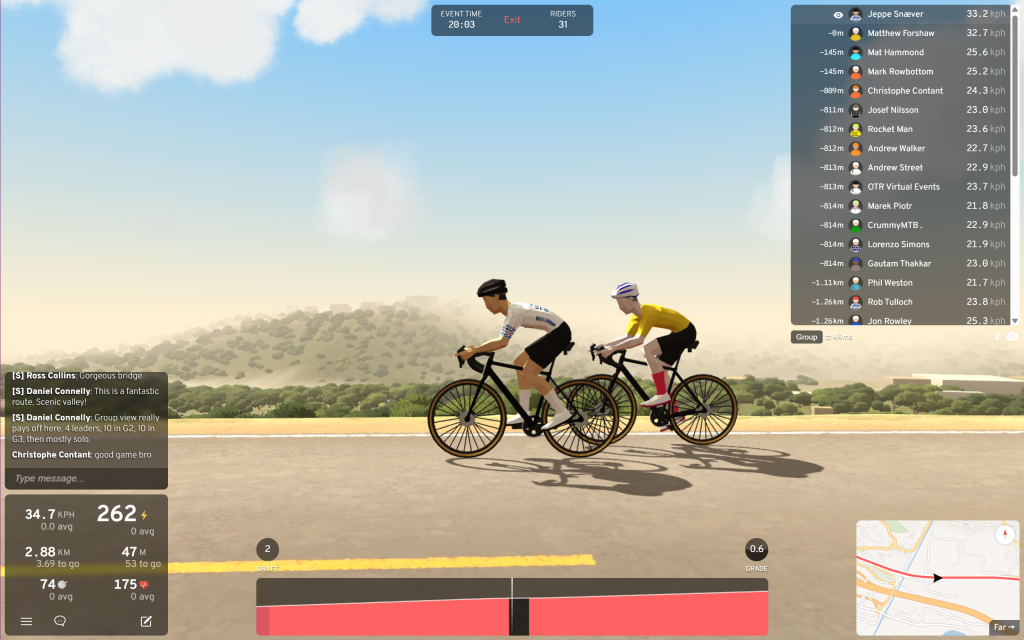Open the hamburger menu in stats panel
This screenshot has height=640, width=1024.
[x=26, y=621]
